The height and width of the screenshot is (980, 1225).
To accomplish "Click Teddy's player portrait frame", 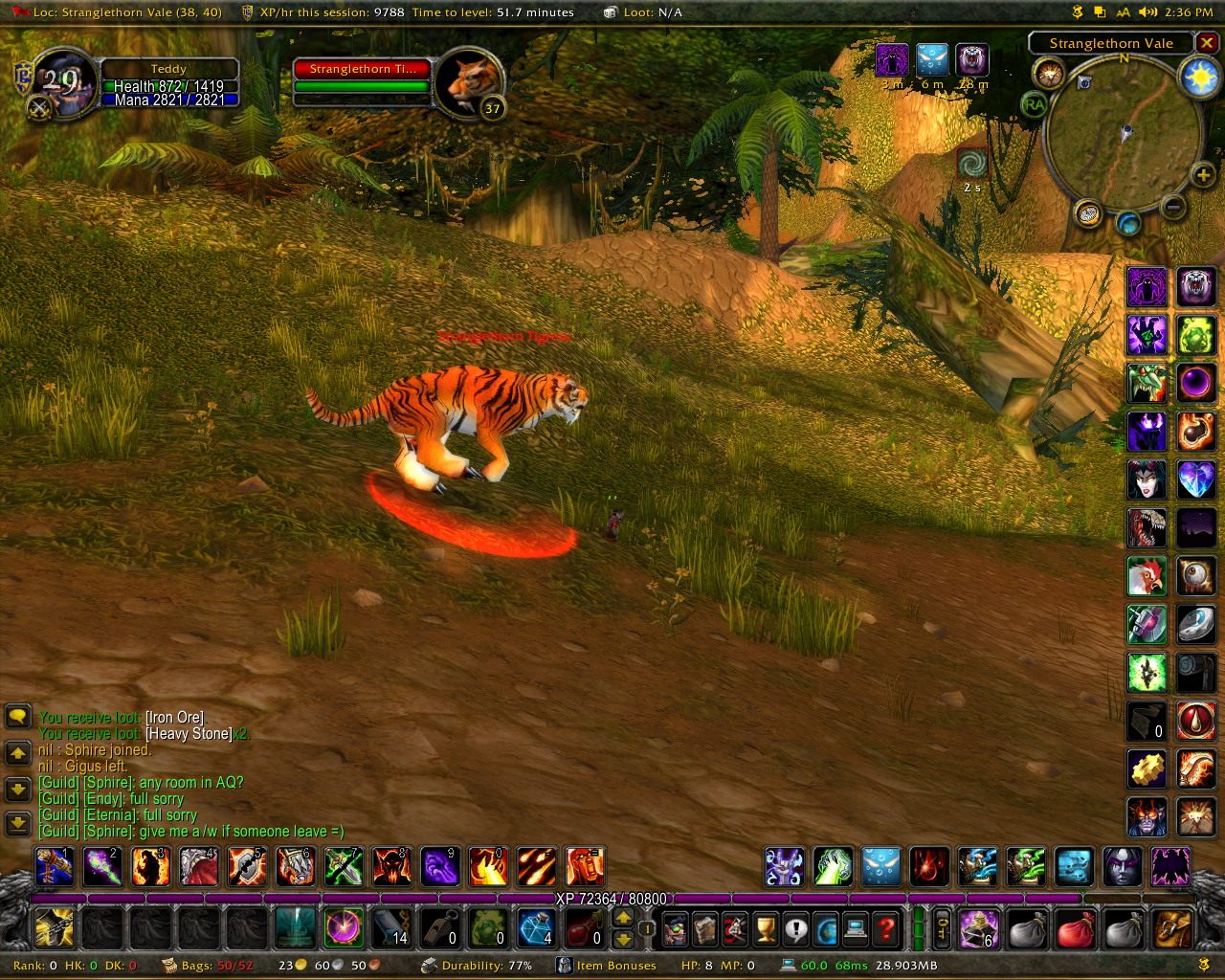I will coord(63,81).
